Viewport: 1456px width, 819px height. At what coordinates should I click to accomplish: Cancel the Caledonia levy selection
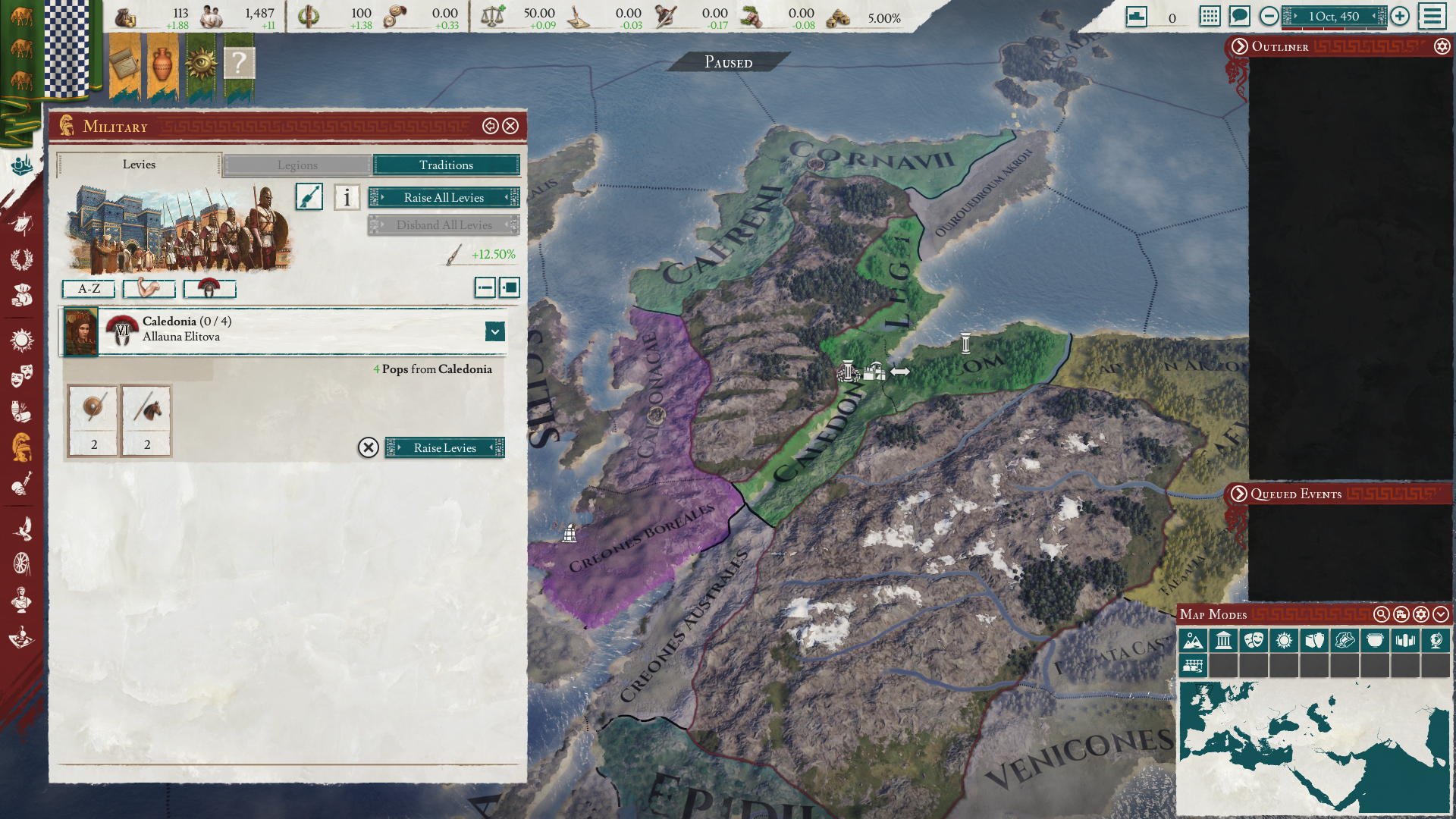(368, 447)
